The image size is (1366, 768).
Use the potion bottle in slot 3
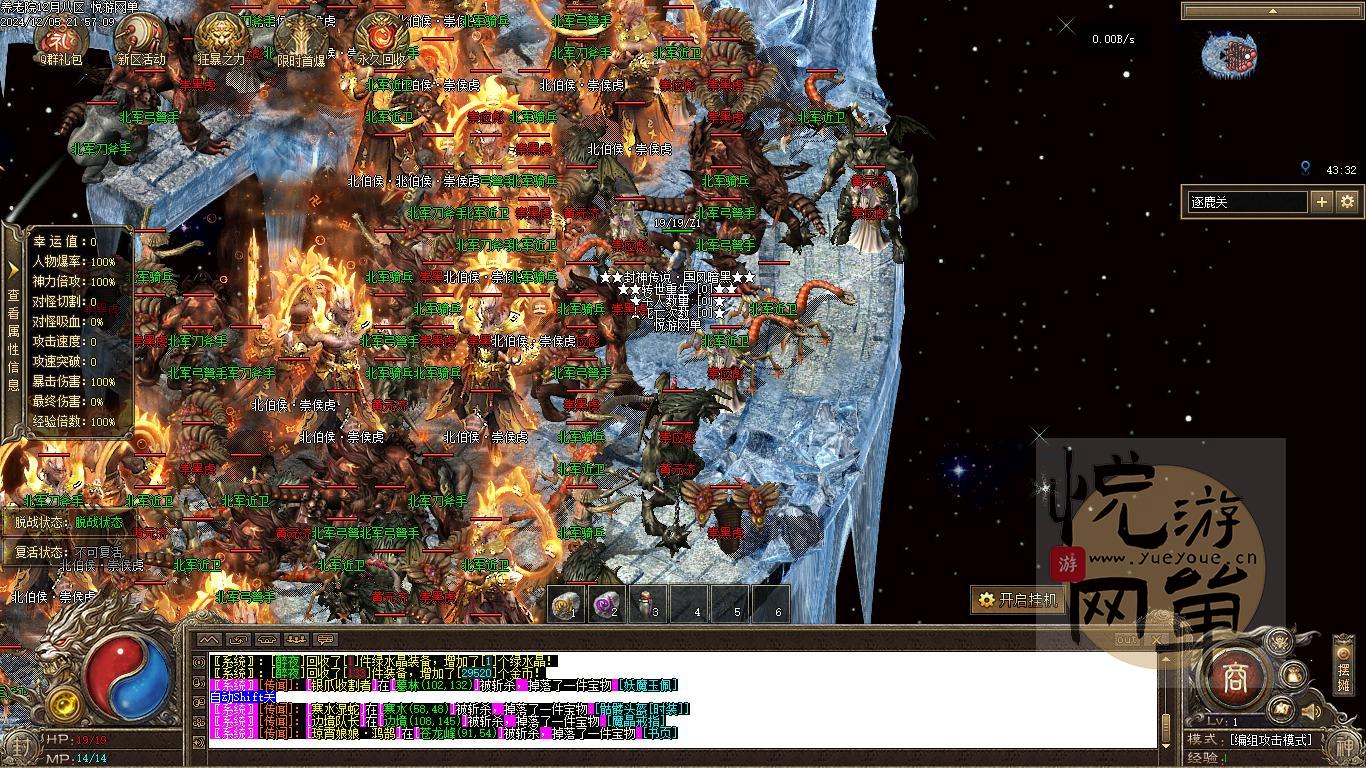(x=650, y=605)
